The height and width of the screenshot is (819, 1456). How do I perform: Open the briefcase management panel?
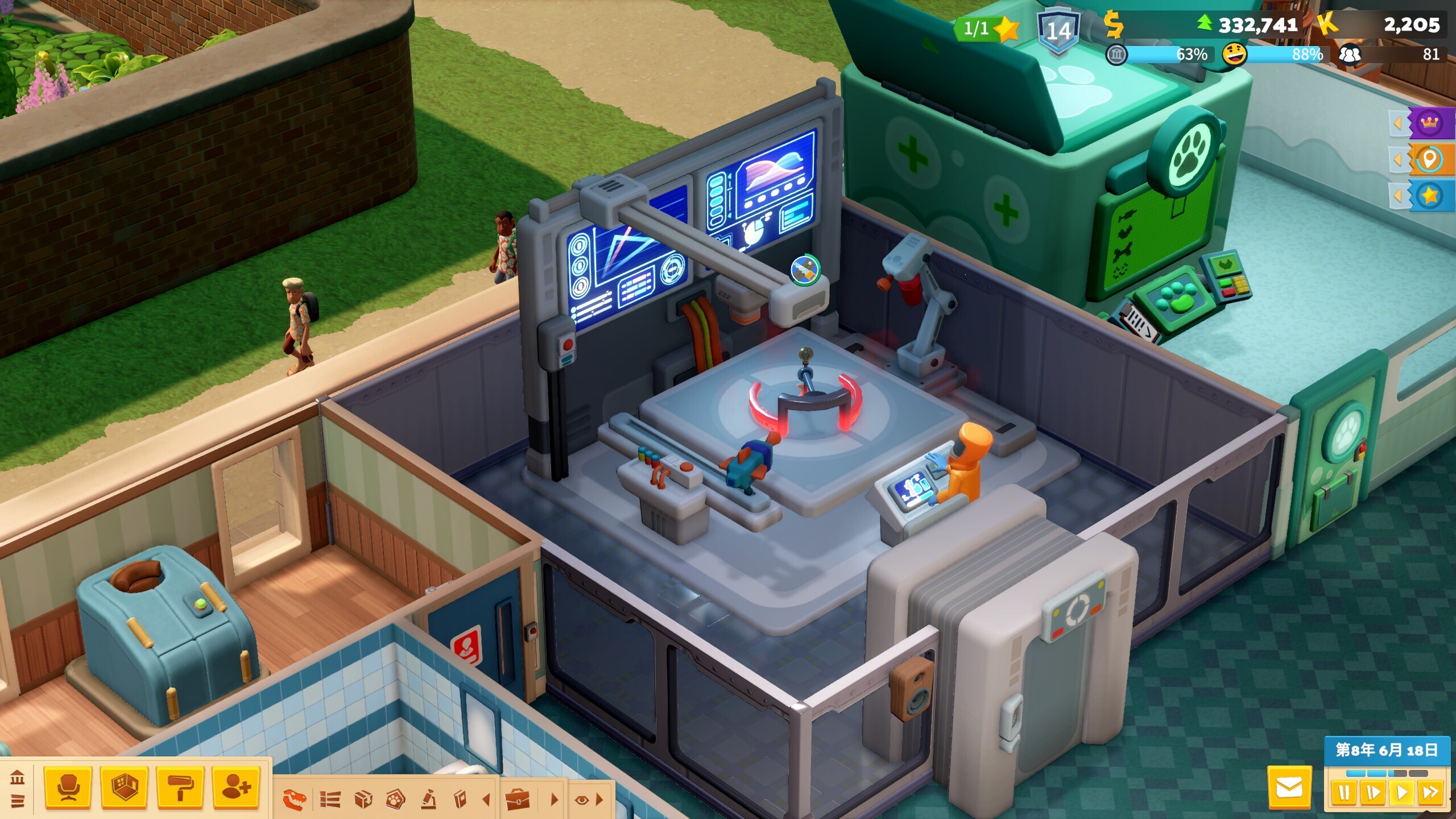point(518,800)
